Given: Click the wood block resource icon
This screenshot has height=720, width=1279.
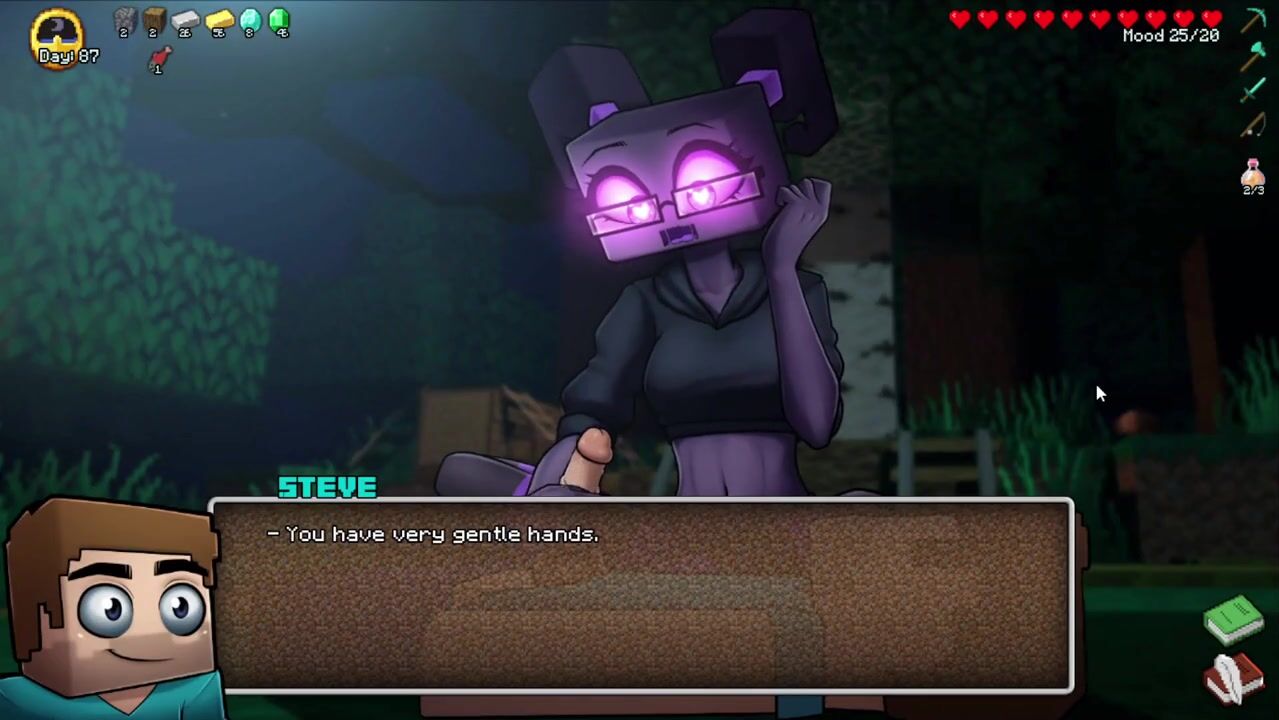Looking at the screenshot, I should click(x=154, y=20).
